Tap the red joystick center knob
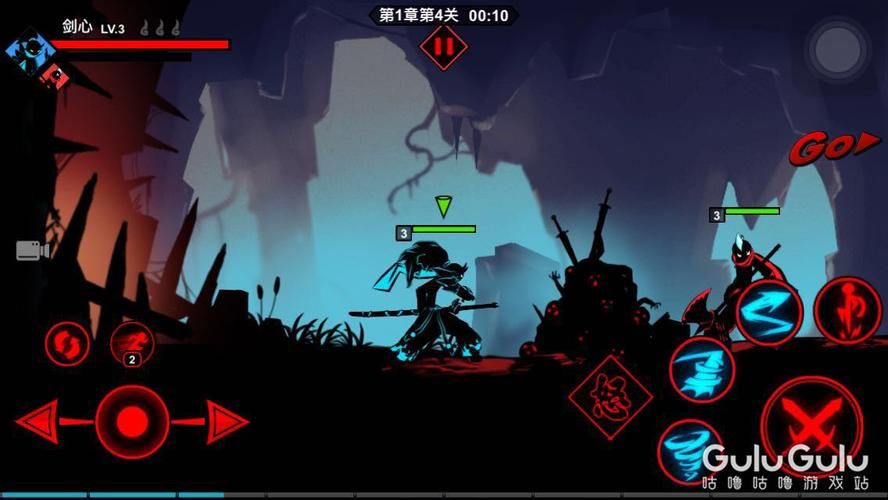 (132, 421)
